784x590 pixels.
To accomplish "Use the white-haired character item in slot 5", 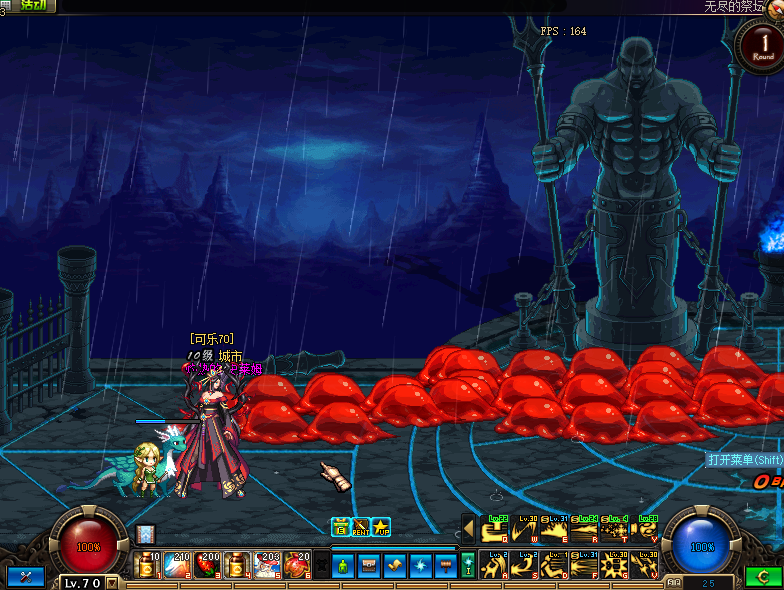I will pyautogui.click(x=267, y=565).
